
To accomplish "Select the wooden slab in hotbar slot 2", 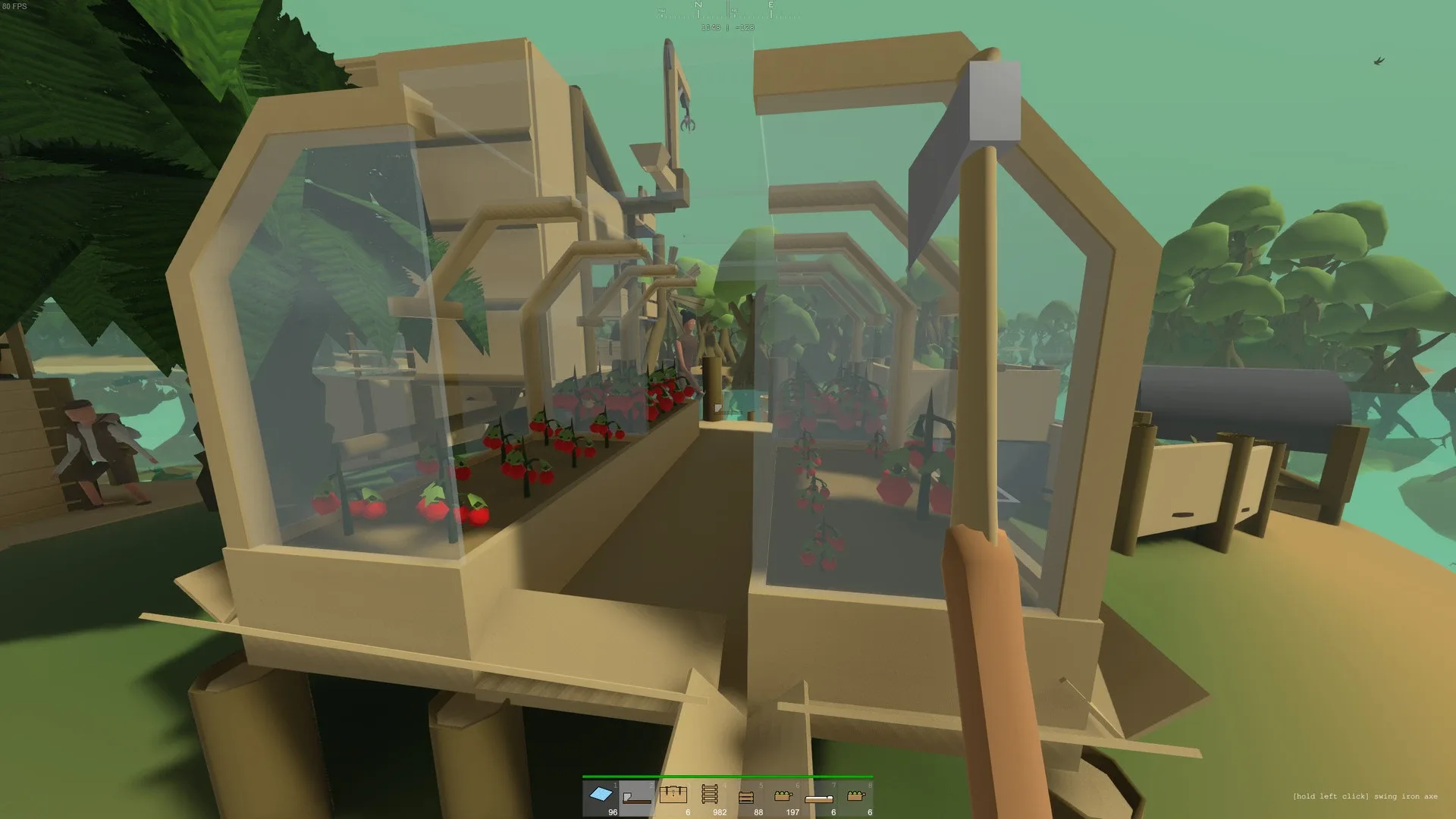I will click(x=636, y=796).
